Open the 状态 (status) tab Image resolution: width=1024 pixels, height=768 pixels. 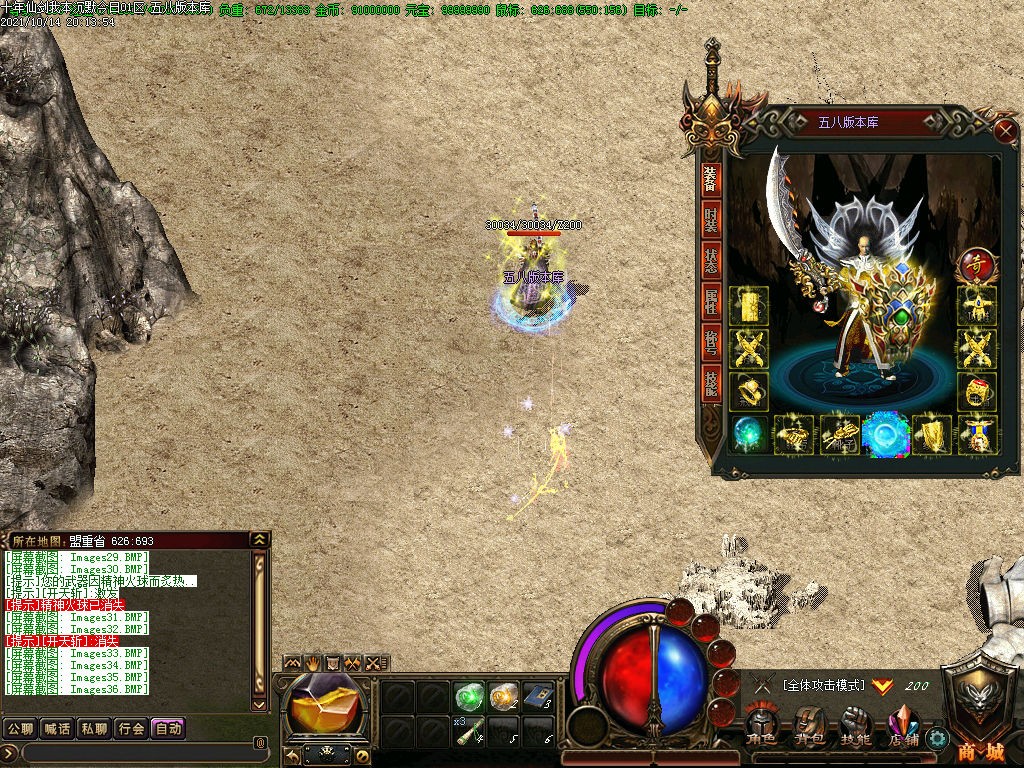coord(711,262)
